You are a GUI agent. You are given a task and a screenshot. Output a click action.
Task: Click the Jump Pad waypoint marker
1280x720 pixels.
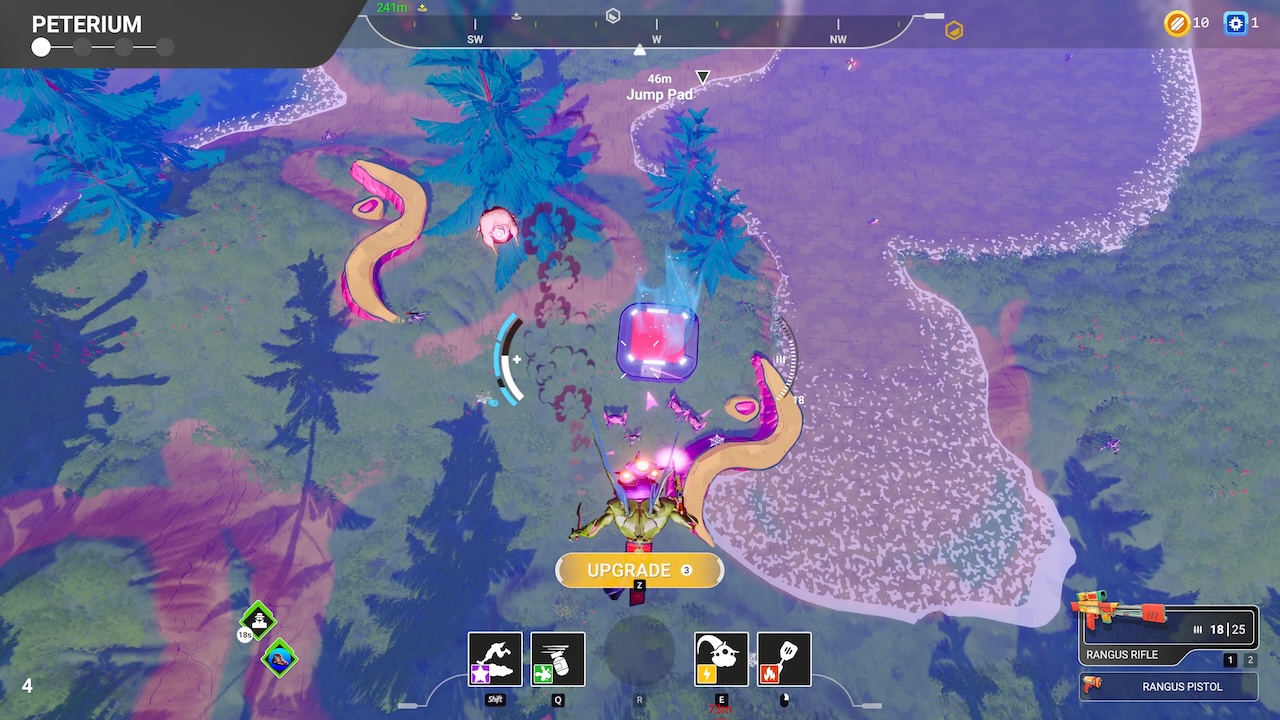point(703,78)
